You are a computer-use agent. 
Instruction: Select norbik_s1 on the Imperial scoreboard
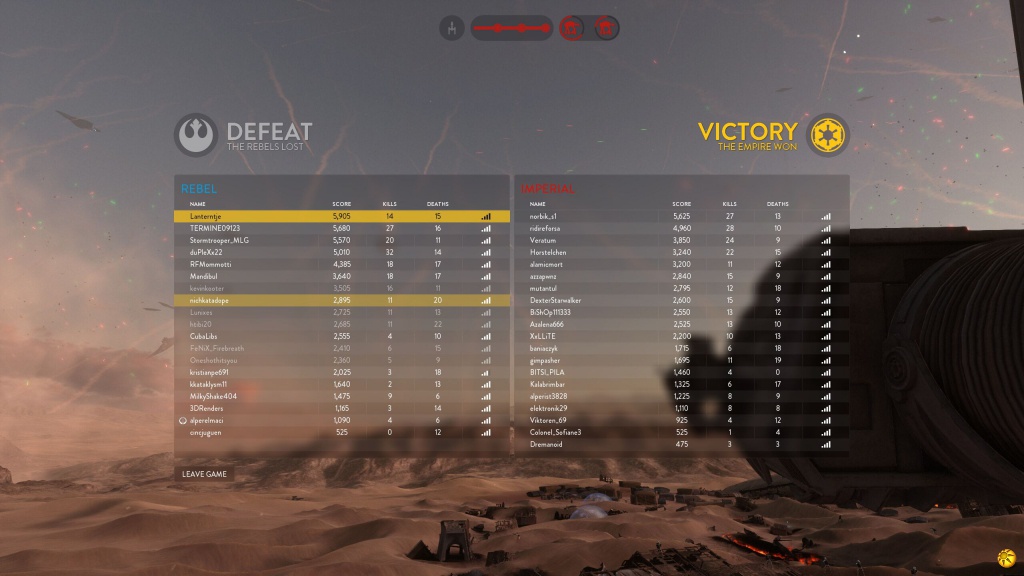tap(681, 216)
